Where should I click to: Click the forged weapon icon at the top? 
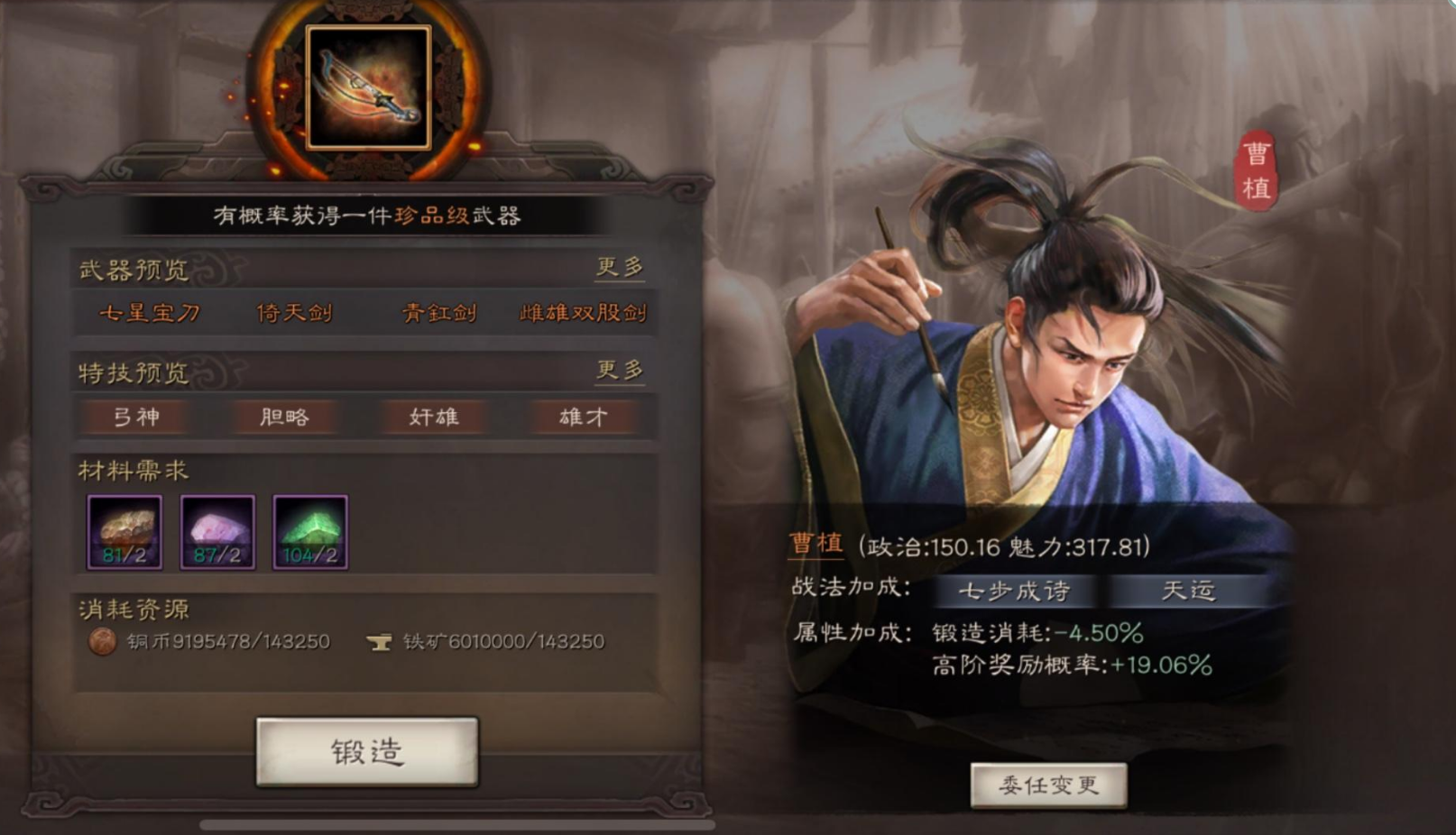370,87
